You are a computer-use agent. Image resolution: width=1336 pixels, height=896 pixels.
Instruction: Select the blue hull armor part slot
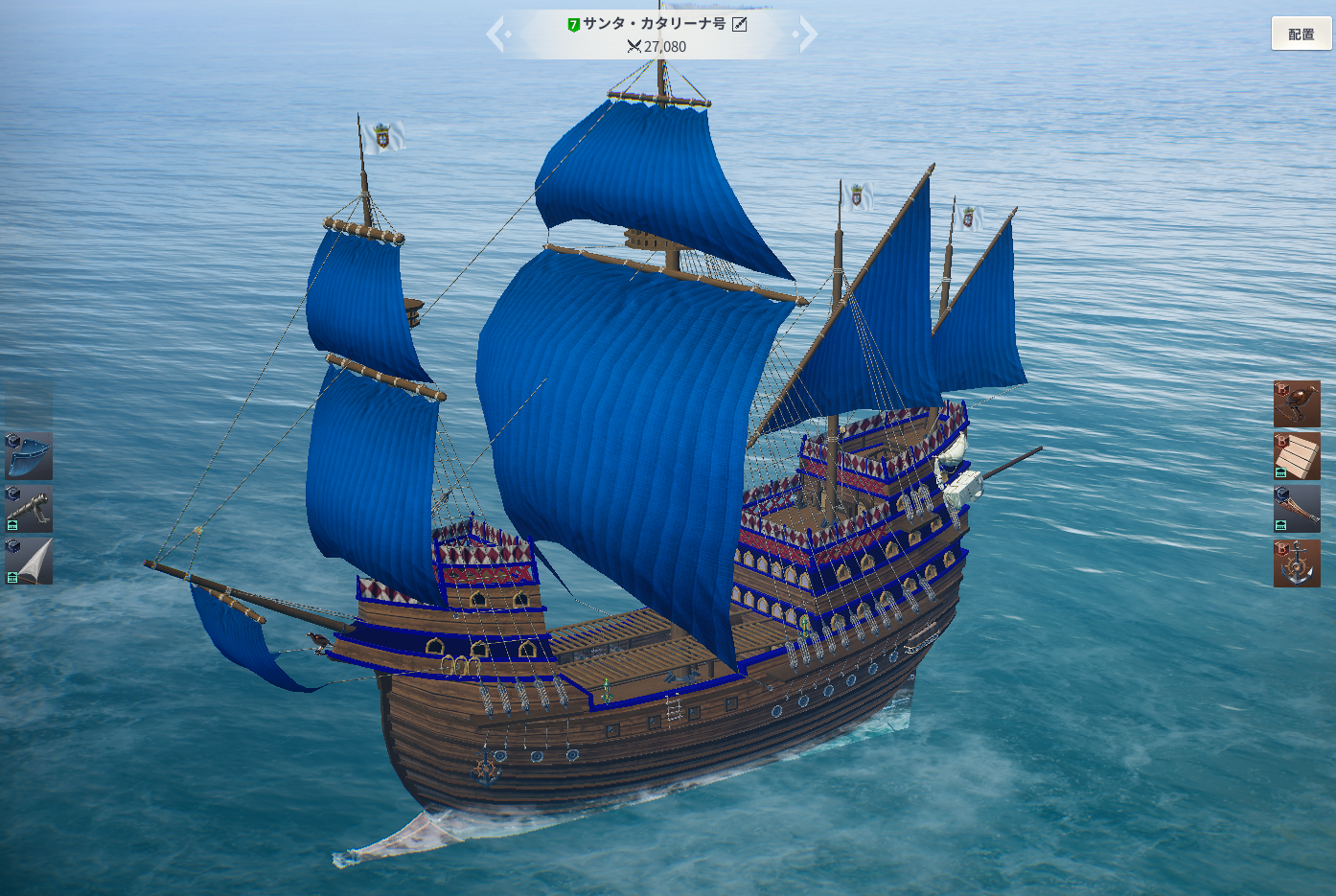click(29, 455)
